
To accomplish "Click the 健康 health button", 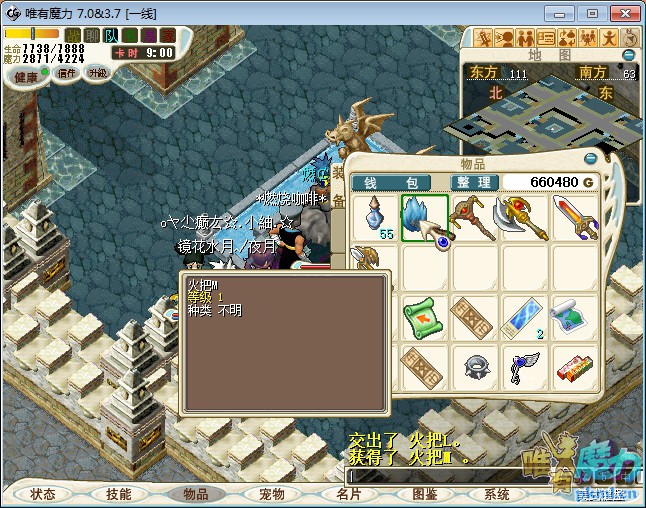I will pyautogui.click(x=25, y=76).
